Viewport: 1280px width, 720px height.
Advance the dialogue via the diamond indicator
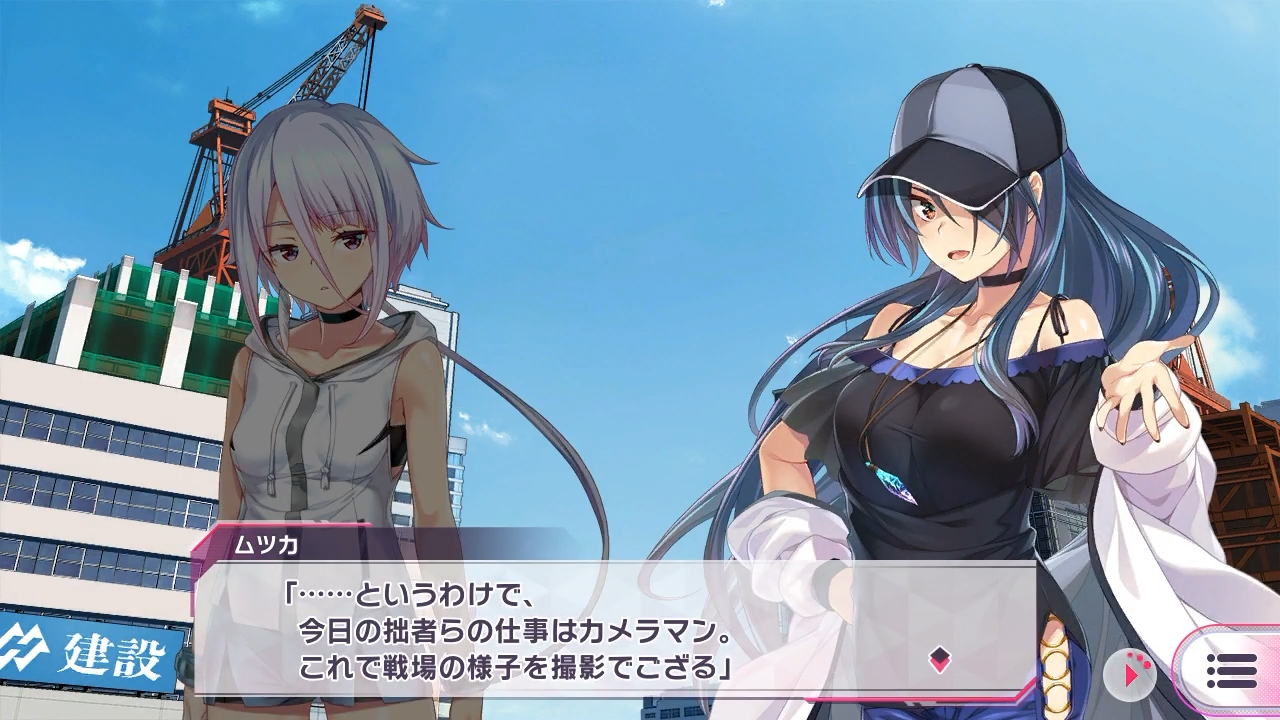[x=939, y=659]
